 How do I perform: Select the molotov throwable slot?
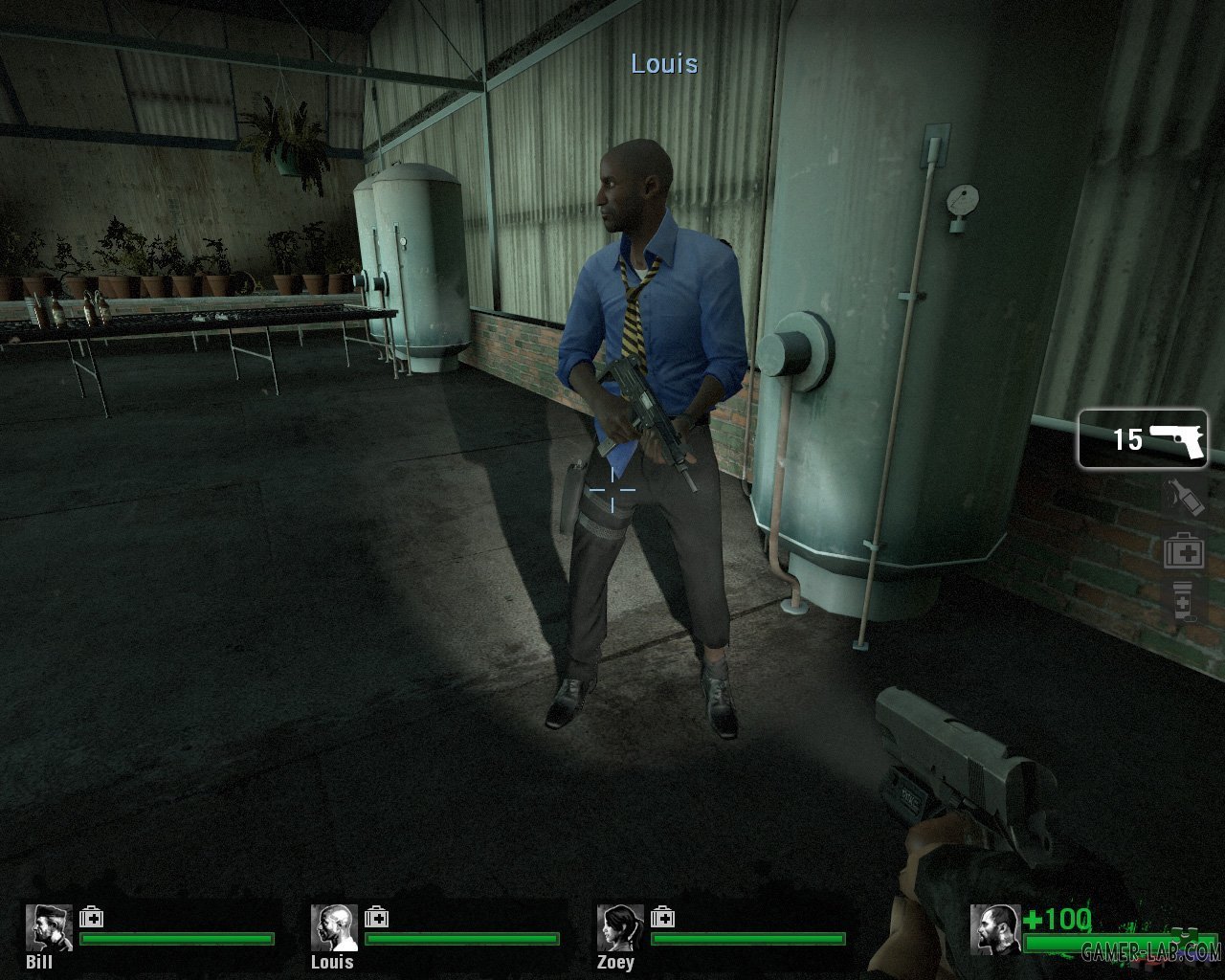1183,498
